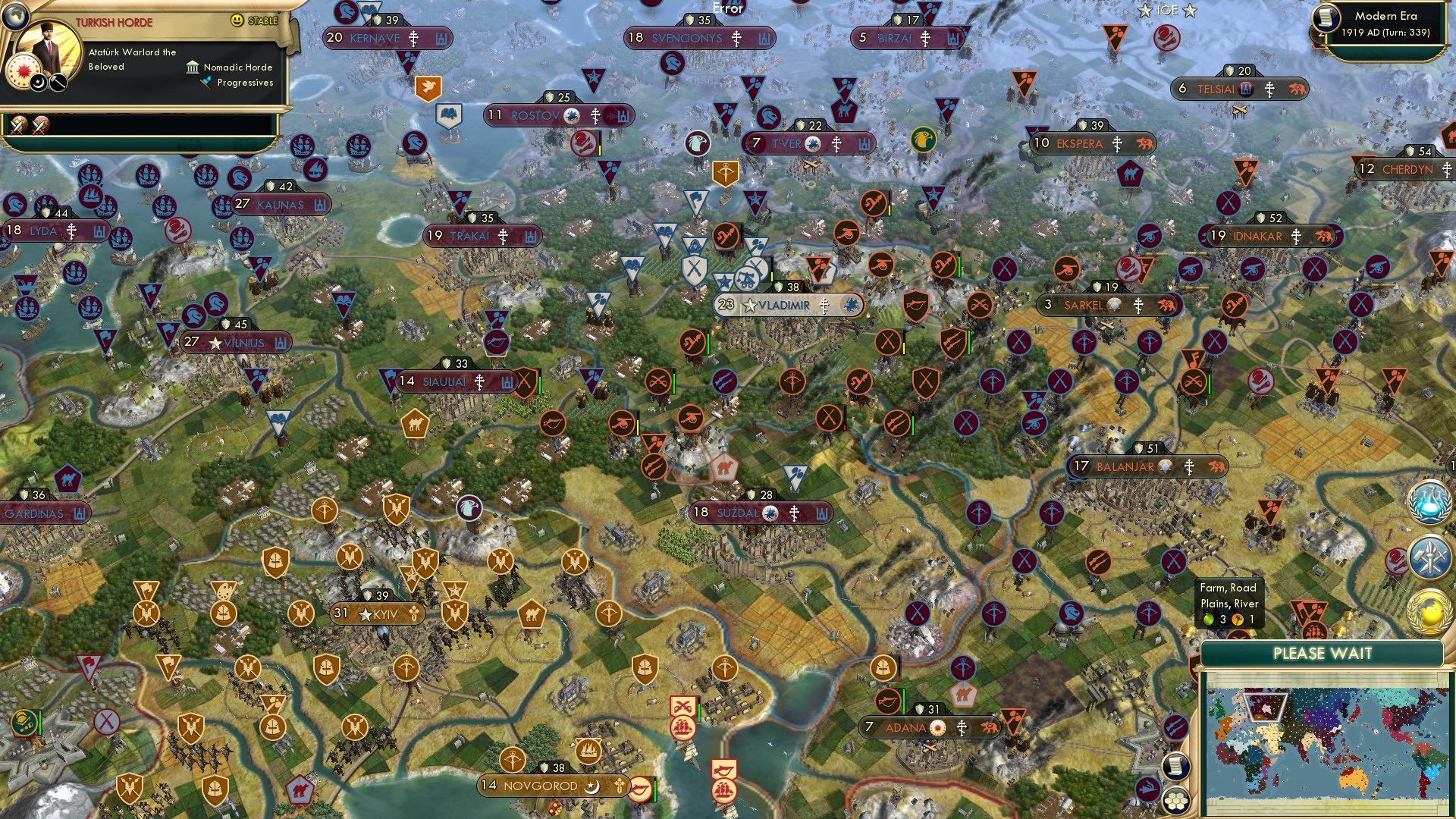Image resolution: width=1456 pixels, height=819 pixels.
Task: Click the religion cross icon on Vladimir's banner
Action: click(x=824, y=306)
